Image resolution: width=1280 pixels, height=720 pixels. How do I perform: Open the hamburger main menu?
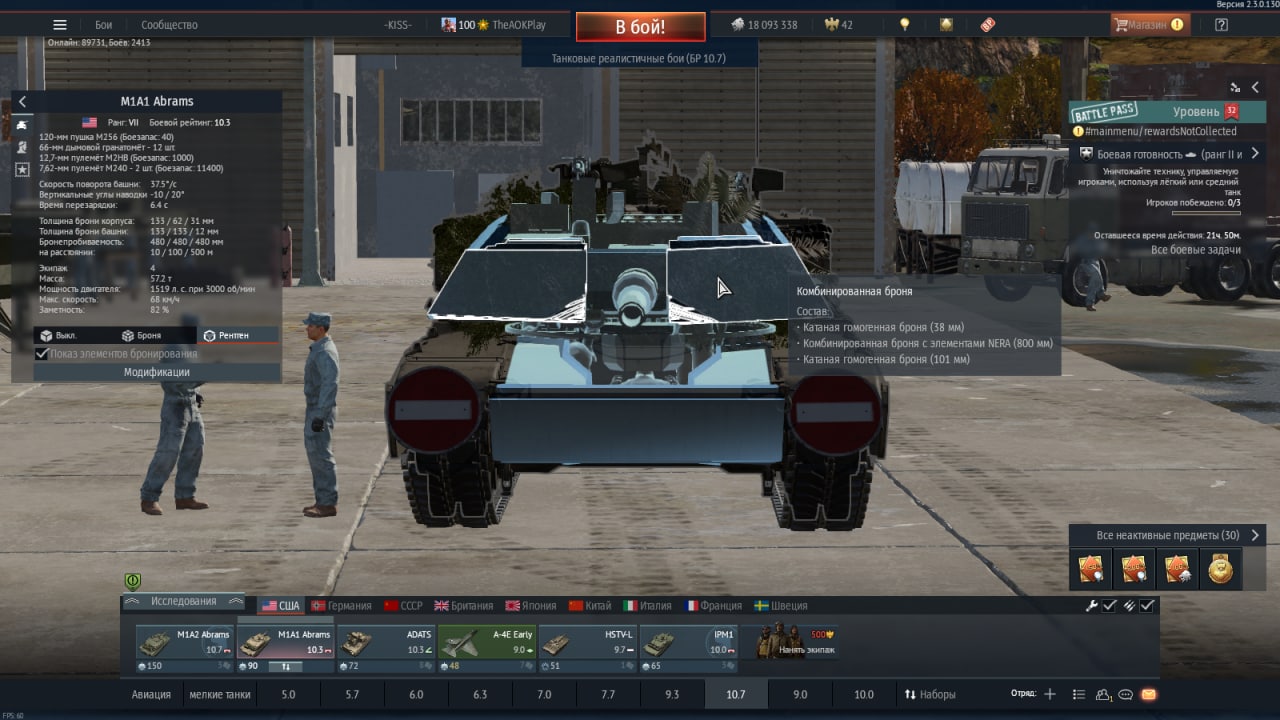click(60, 25)
